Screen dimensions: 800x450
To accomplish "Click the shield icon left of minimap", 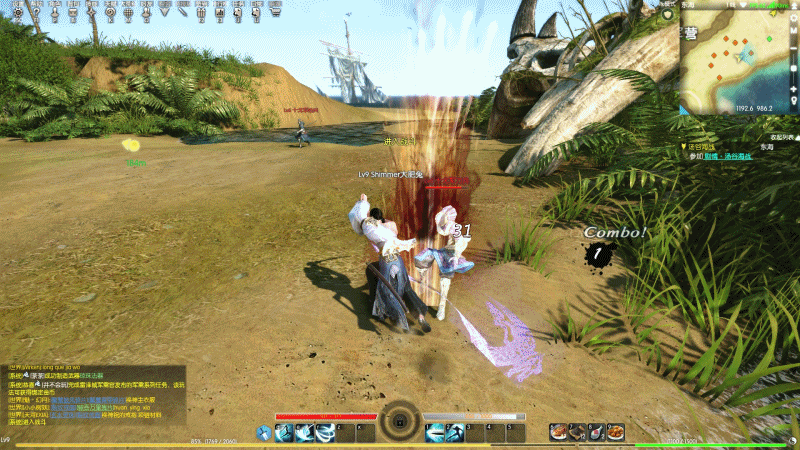I will [x=668, y=13].
